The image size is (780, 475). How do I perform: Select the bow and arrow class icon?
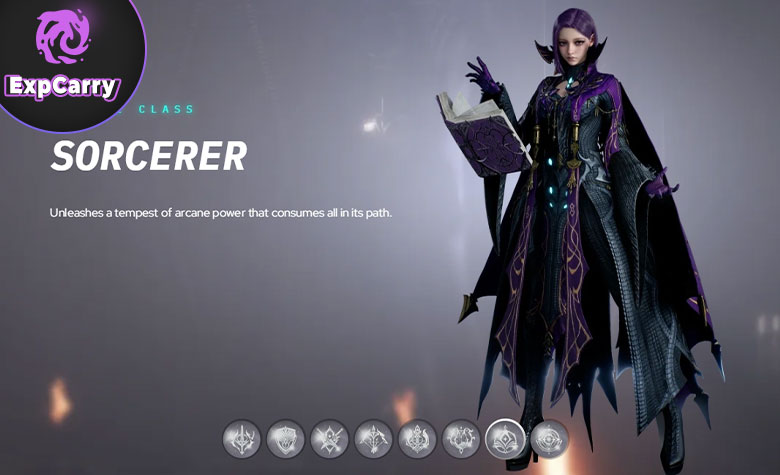click(373, 438)
